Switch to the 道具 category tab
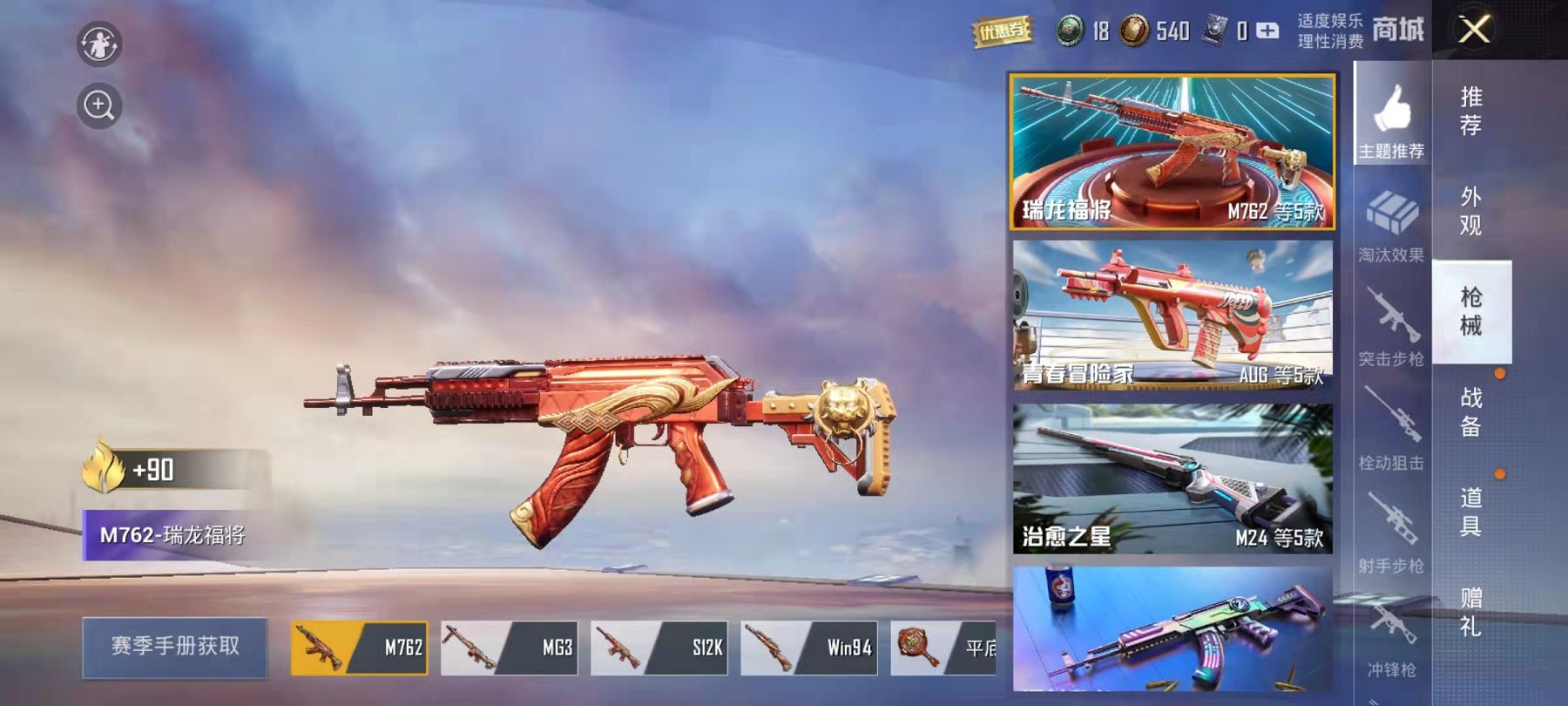Screen dimensions: 1568x706 [1470, 512]
